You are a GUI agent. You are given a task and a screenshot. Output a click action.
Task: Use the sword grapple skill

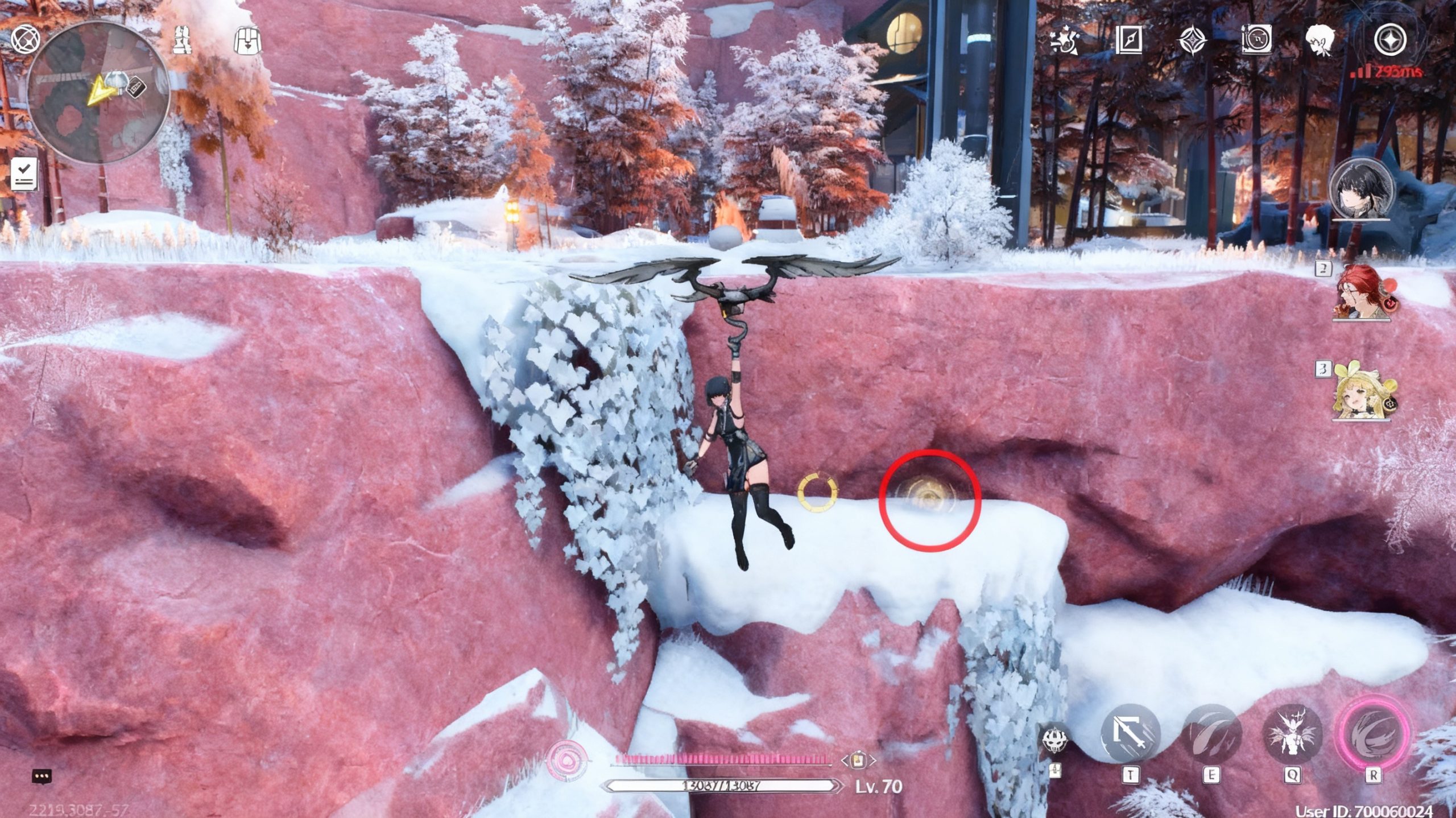(1130, 735)
